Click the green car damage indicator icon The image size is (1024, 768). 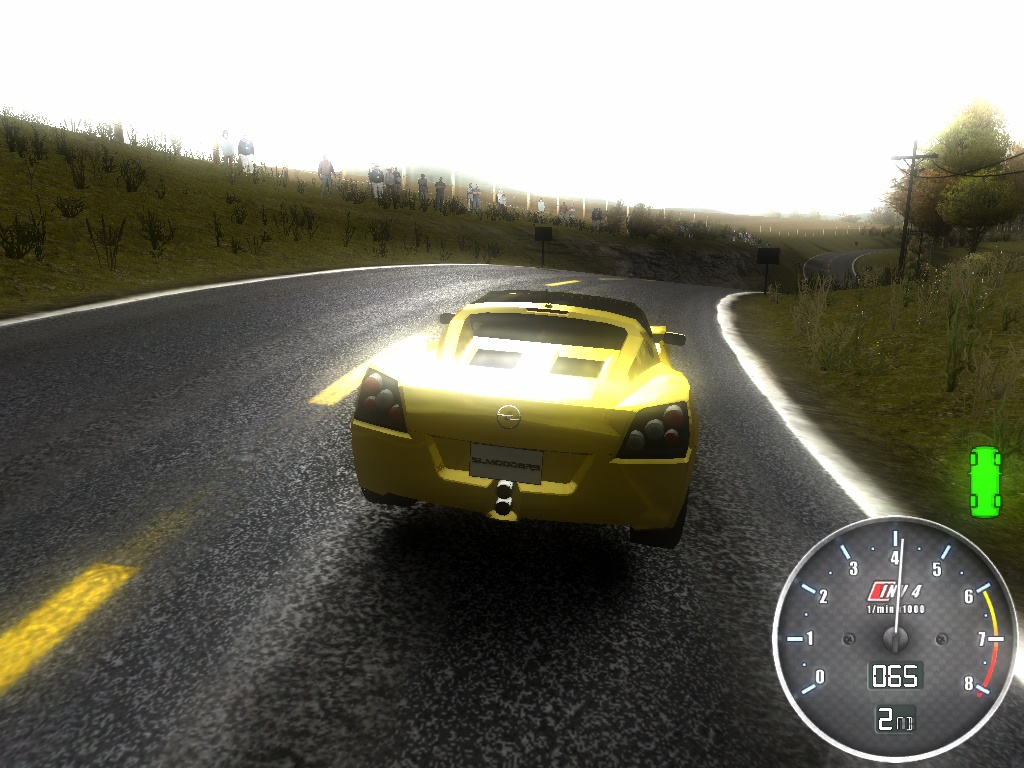(x=985, y=482)
